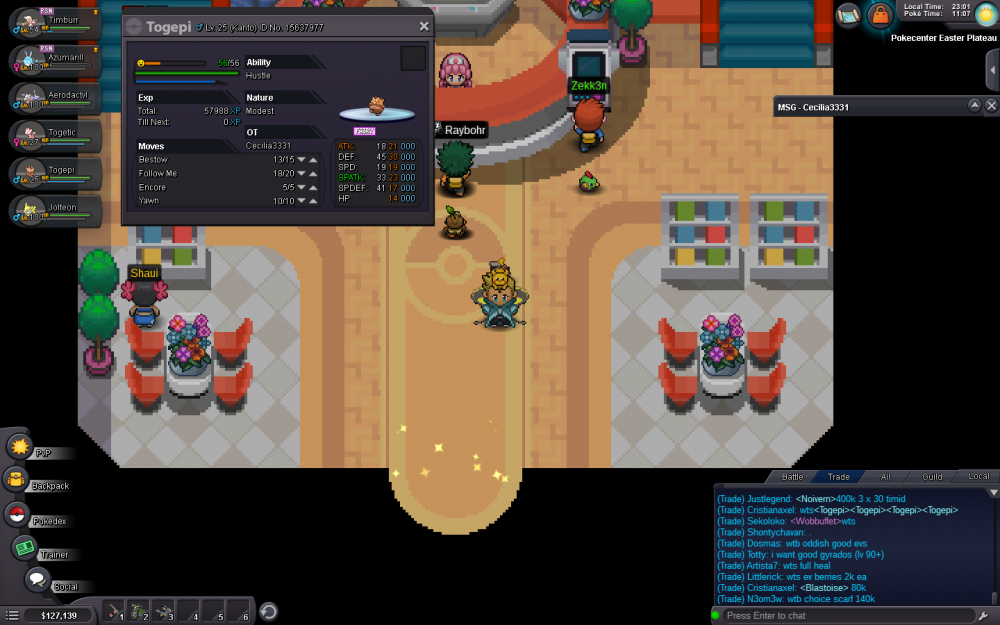Image resolution: width=1000 pixels, height=625 pixels.
Task: Open the orange shopping bag icon
Action: coord(879,14)
